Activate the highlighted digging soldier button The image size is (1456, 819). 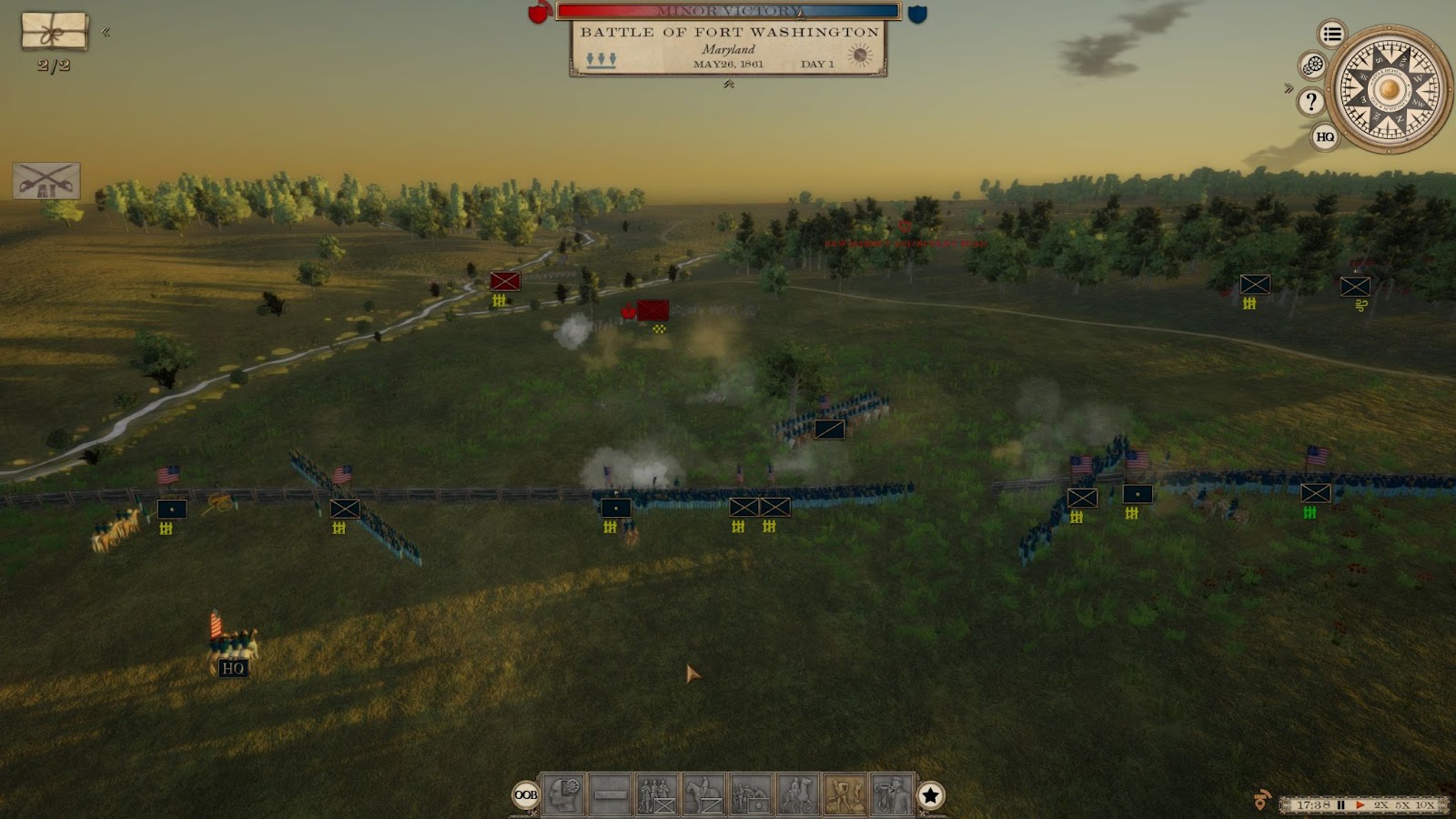coord(845,794)
